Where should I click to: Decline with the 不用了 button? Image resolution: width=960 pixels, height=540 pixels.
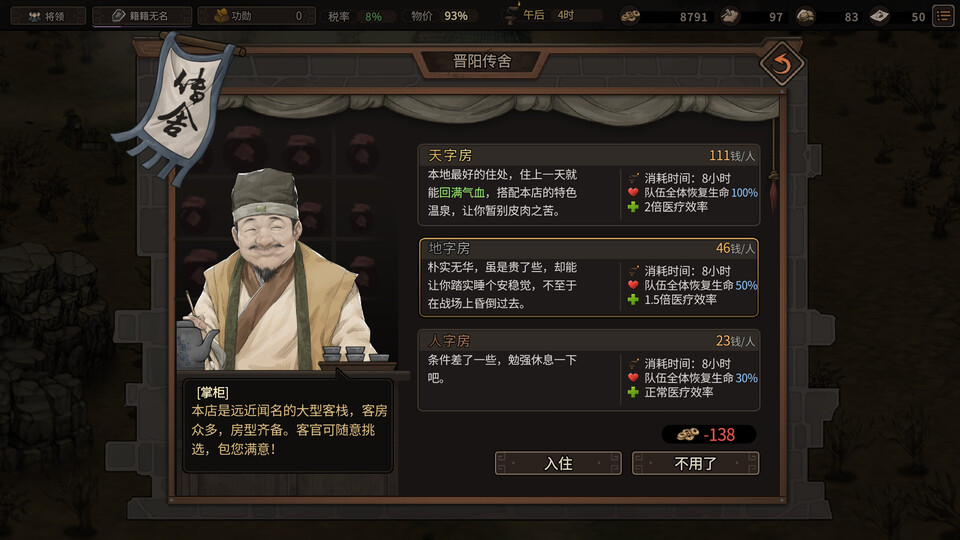pos(695,464)
